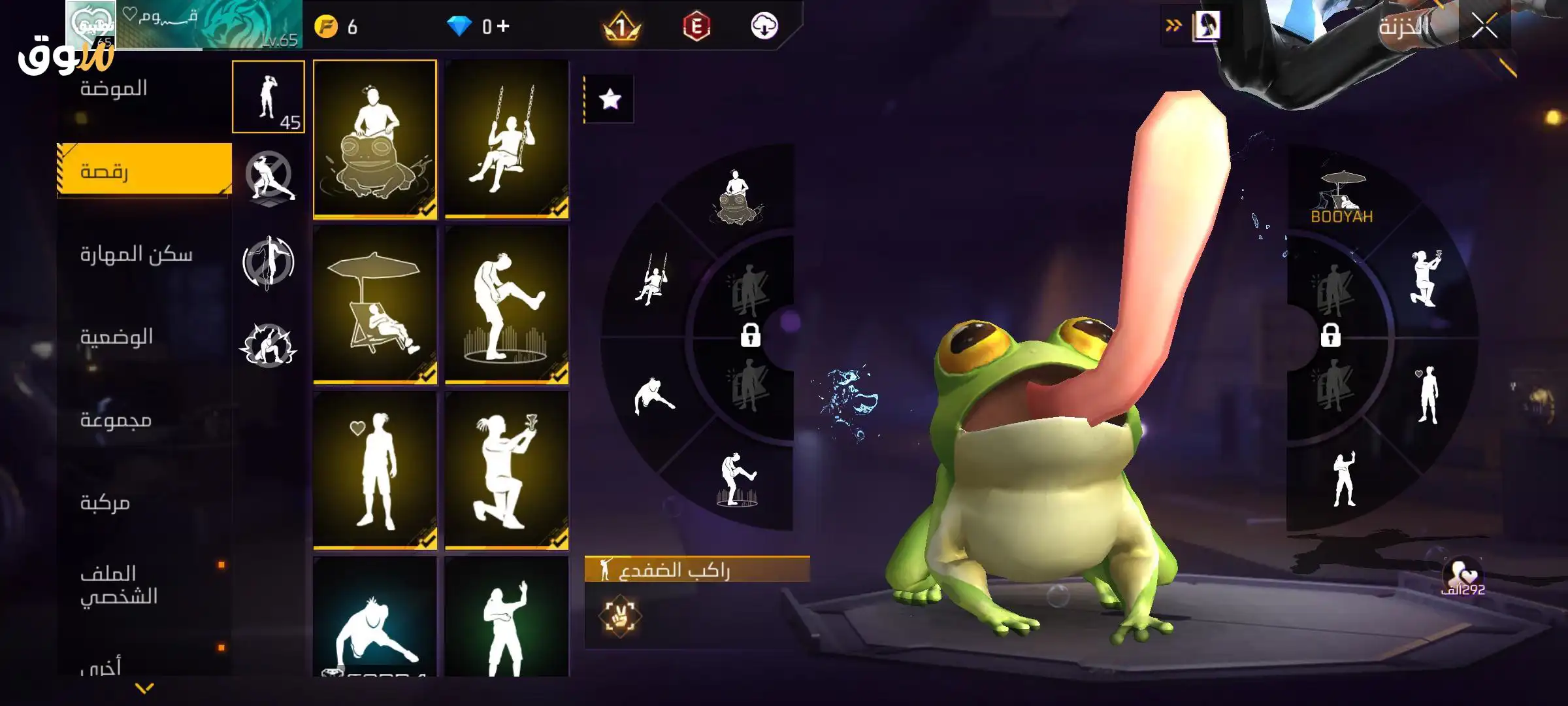Choose the beach chair umbrella emote
This screenshot has height=706, width=1568.
(x=375, y=305)
